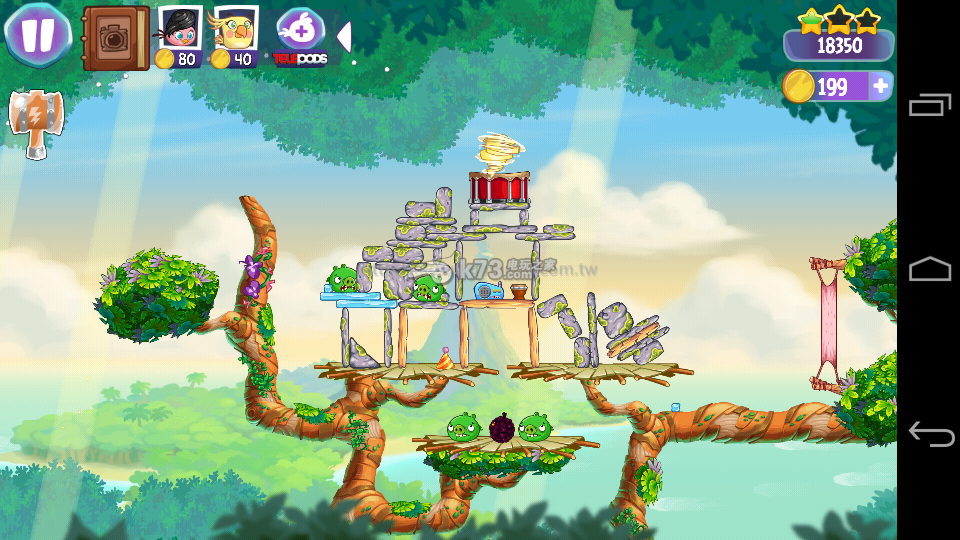Viewport: 960px width, 540px height.
Task: Buy black-haired Stella bird for 80 coins
Action: [180, 38]
